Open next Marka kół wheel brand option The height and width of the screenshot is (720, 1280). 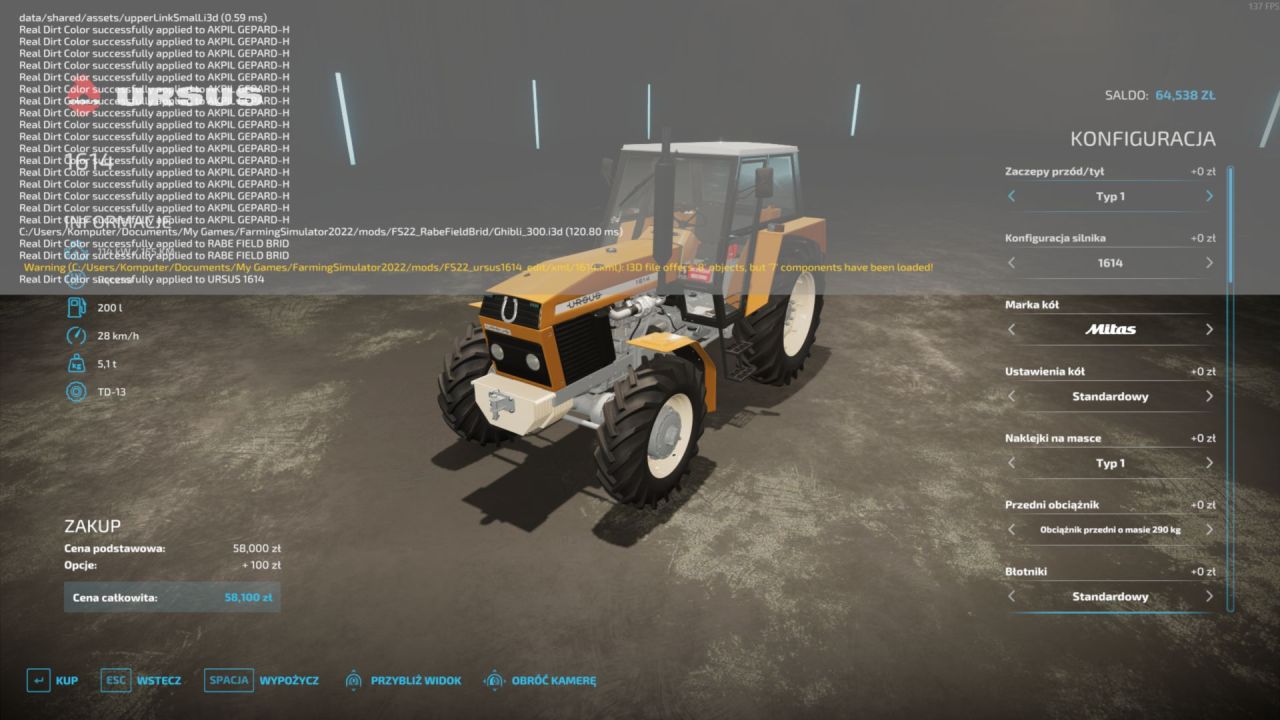[x=1208, y=329]
